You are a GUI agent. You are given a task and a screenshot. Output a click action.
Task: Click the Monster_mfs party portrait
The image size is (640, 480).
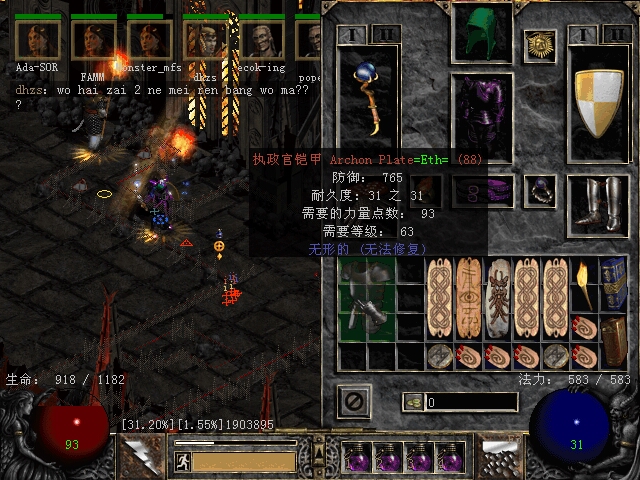click(150, 39)
